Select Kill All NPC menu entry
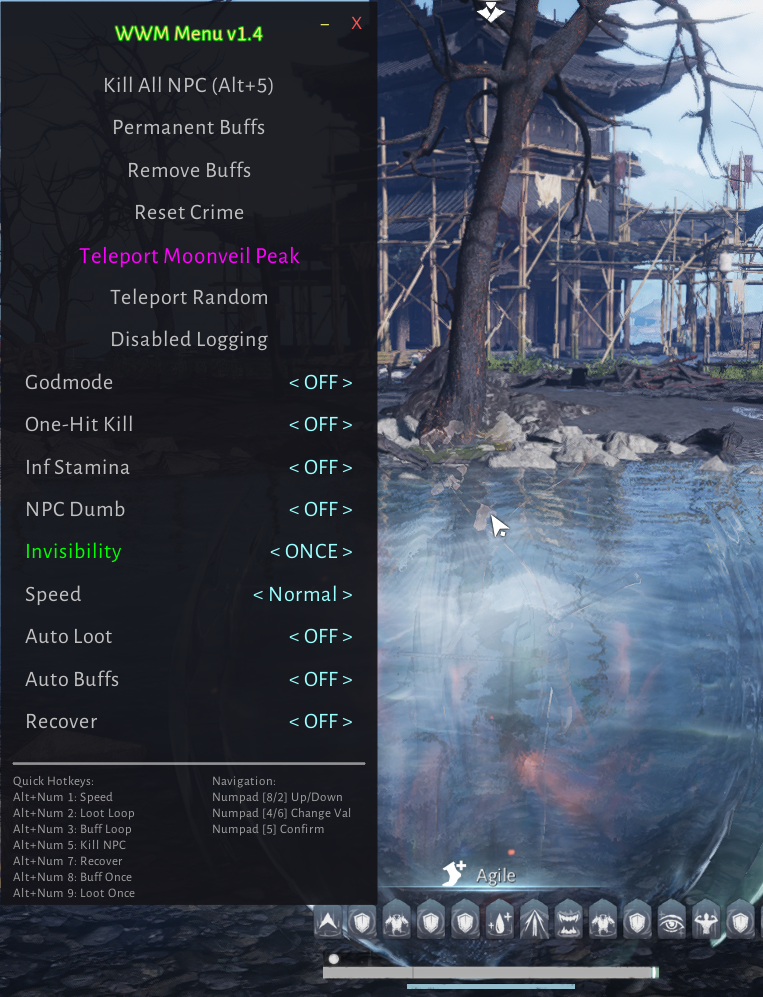Image resolution: width=763 pixels, height=997 pixels. [189, 86]
